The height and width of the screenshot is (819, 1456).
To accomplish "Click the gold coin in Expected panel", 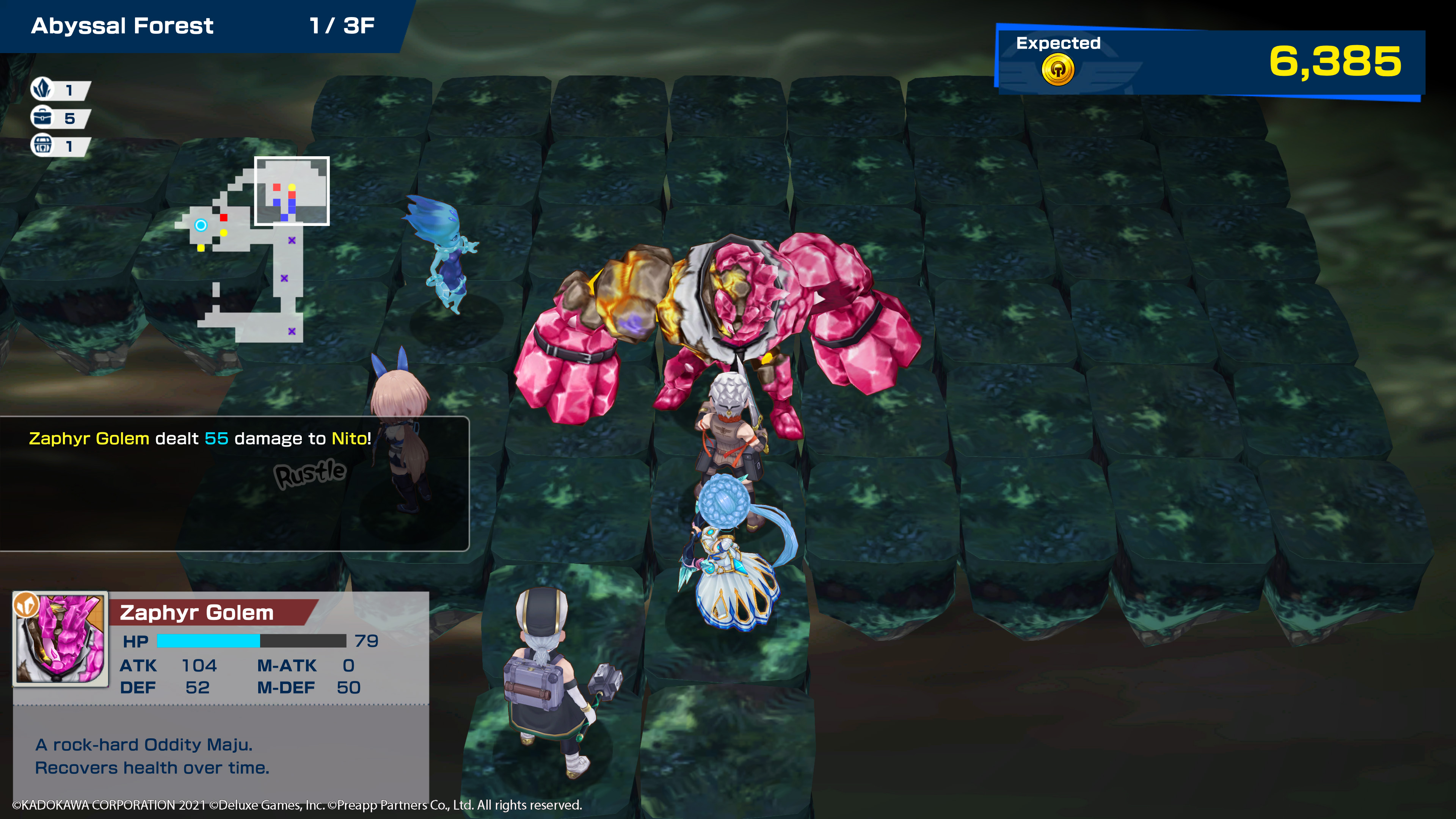I will [1057, 70].
